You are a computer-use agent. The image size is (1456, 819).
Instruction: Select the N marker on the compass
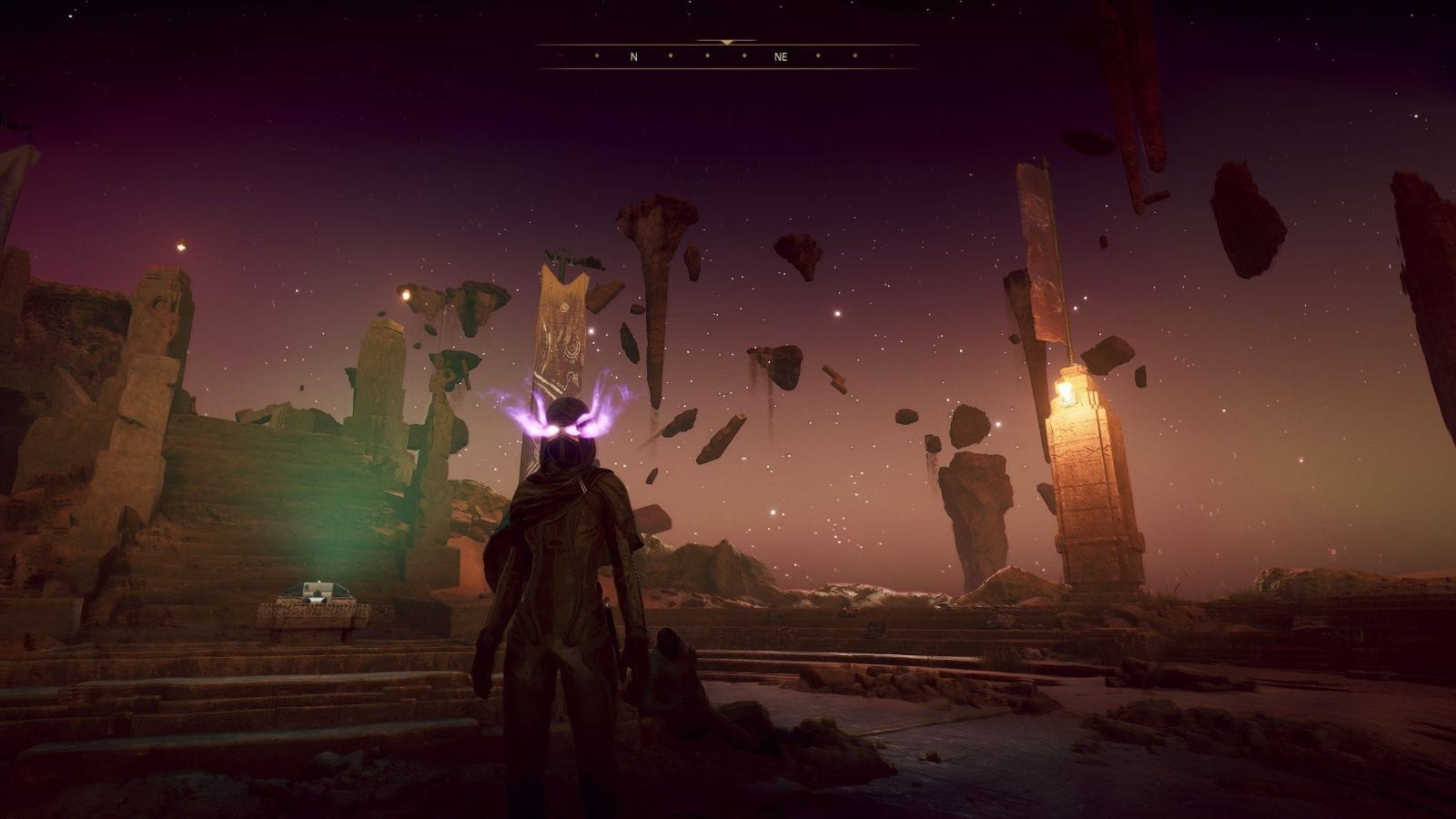(x=634, y=56)
